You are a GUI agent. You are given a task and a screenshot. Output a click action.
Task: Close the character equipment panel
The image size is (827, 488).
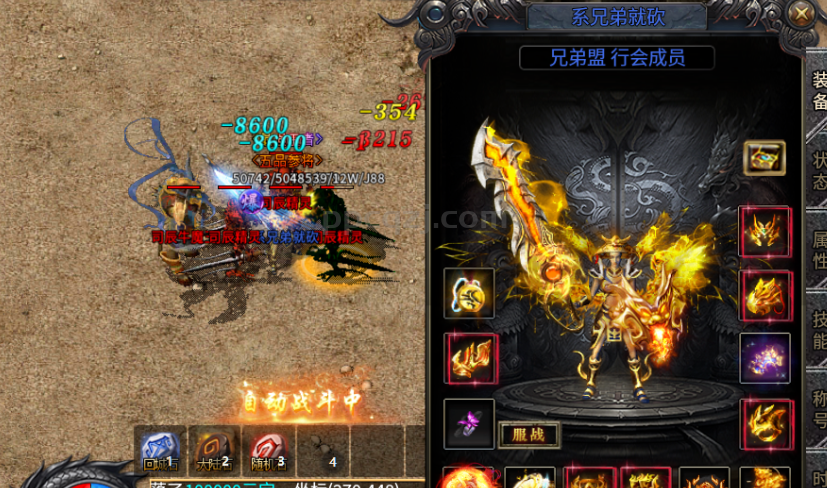(800, 14)
